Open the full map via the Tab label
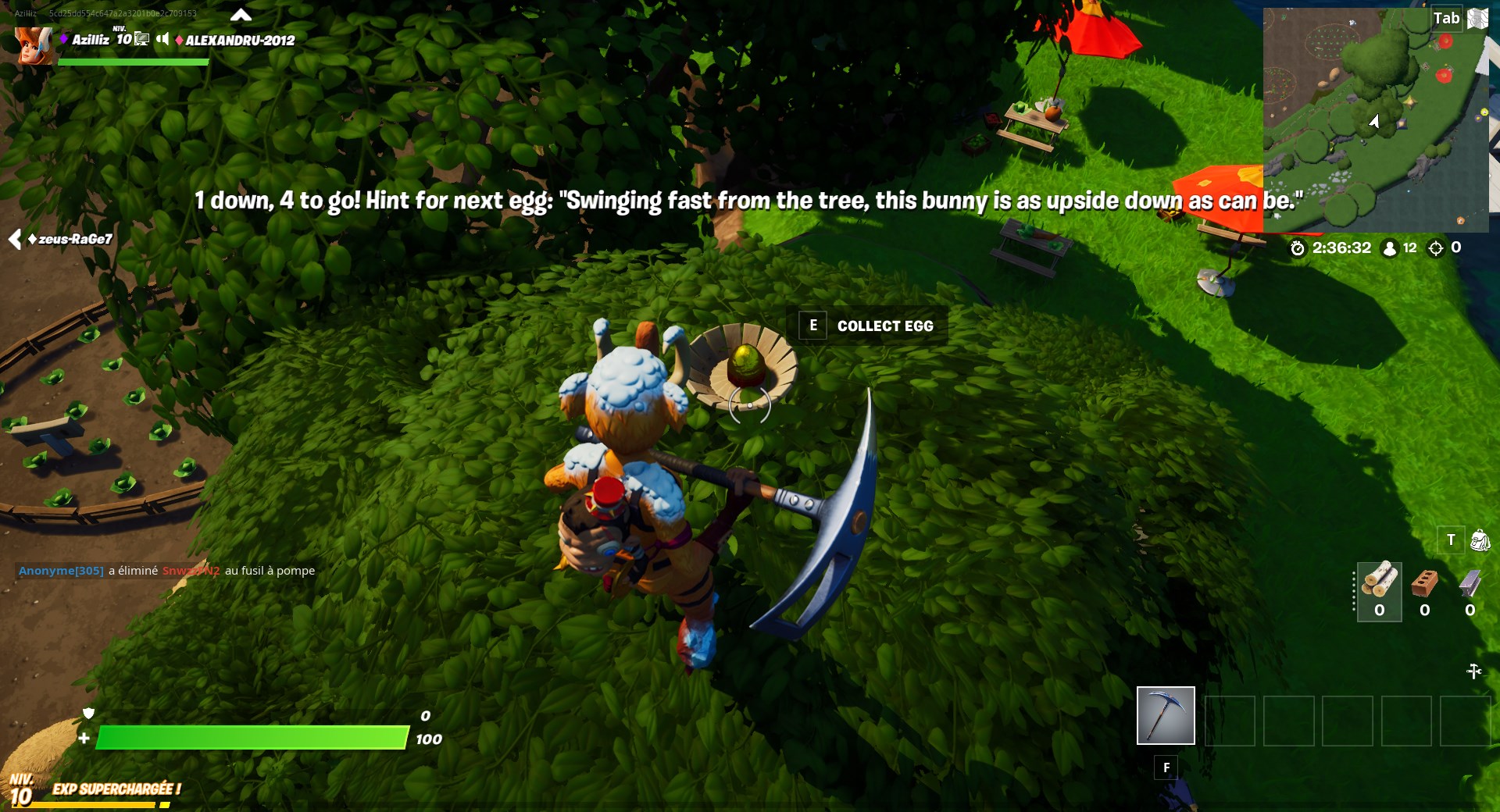The width and height of the screenshot is (1500, 812). click(x=1446, y=18)
